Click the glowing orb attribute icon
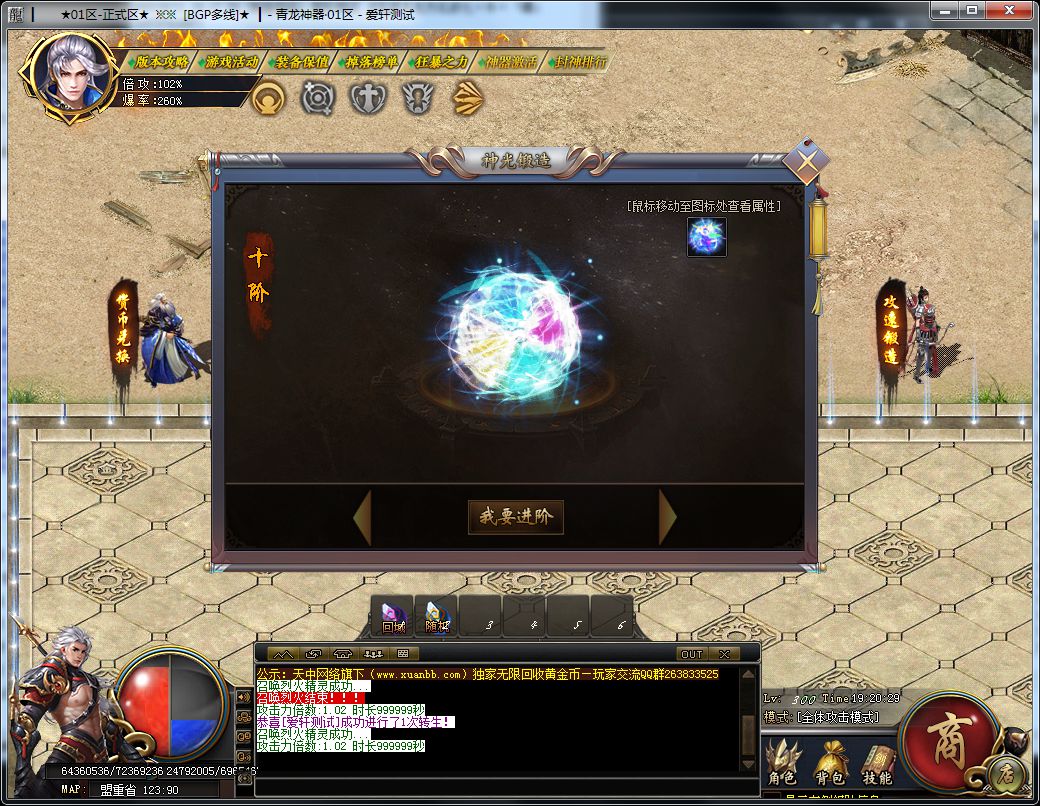This screenshot has width=1040, height=806. [706, 237]
